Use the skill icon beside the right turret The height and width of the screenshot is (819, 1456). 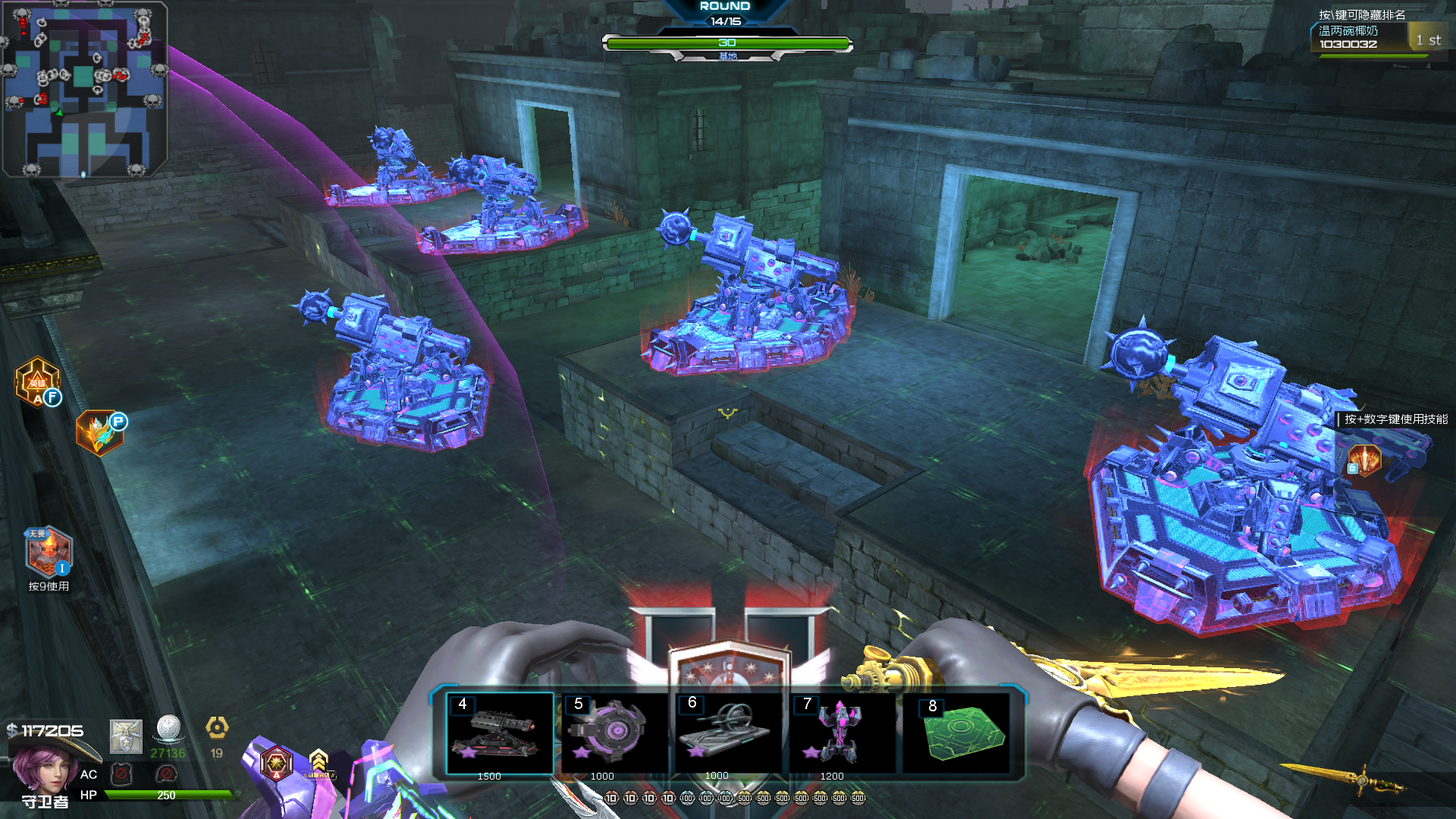[1364, 460]
